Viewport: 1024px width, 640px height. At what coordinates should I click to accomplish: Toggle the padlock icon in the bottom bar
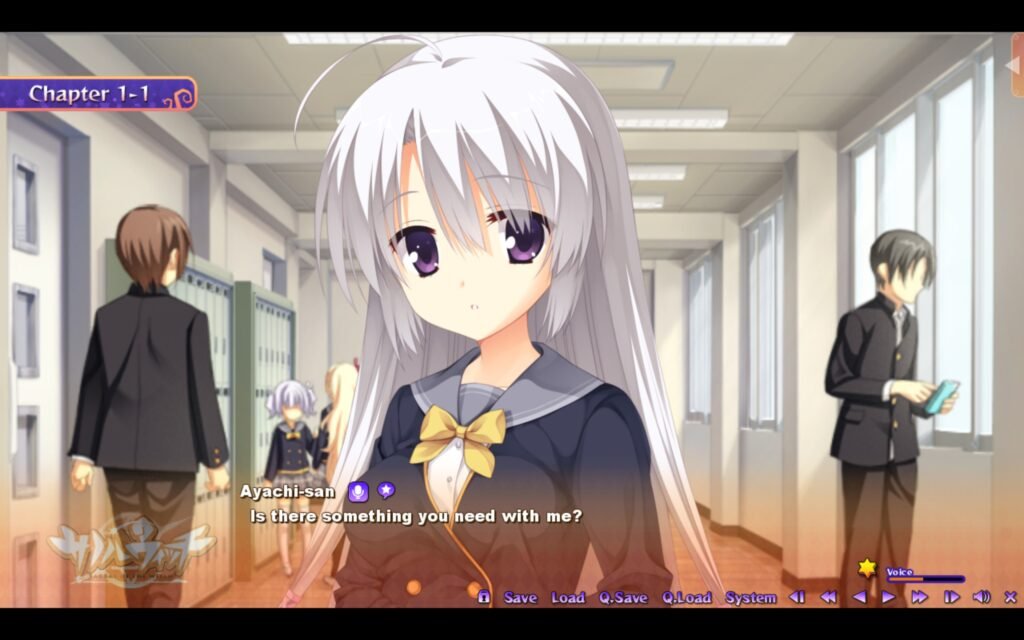coord(484,597)
